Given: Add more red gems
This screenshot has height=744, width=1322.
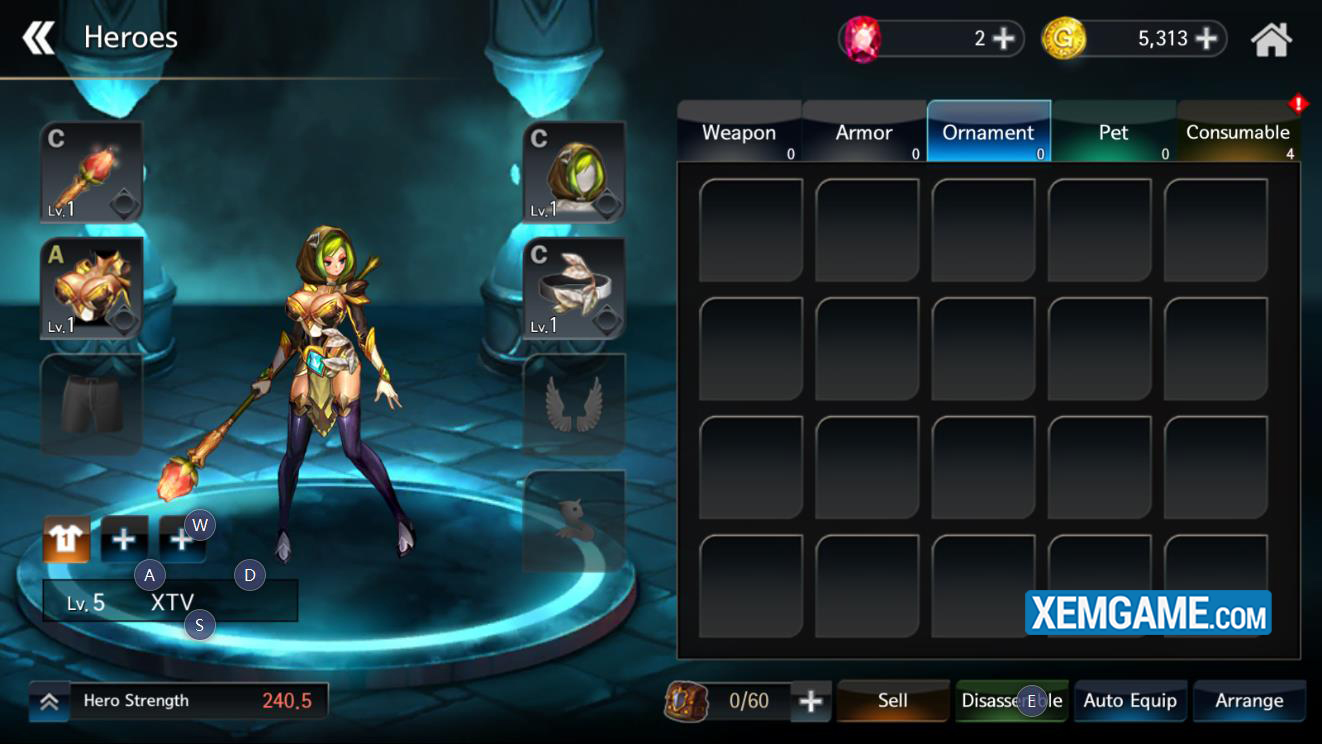Looking at the screenshot, I should (x=1003, y=39).
